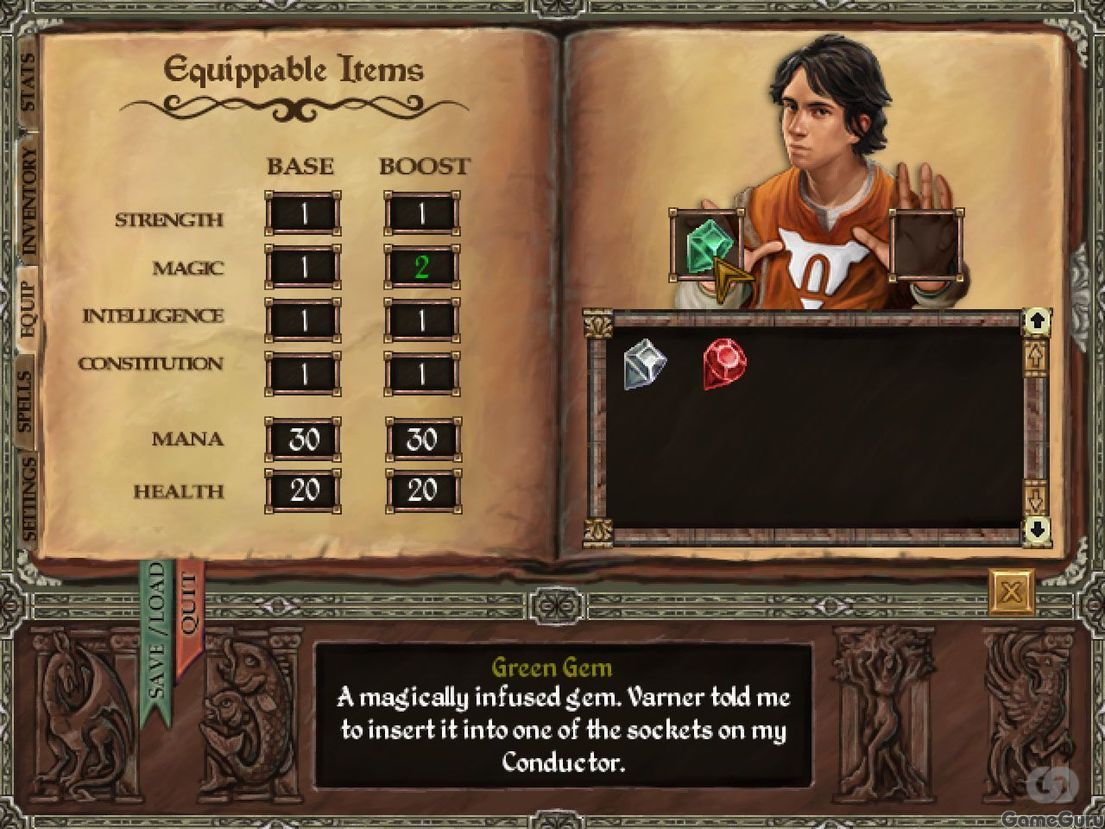Switch to the Stats tab
The image size is (1105, 829).
27,84
